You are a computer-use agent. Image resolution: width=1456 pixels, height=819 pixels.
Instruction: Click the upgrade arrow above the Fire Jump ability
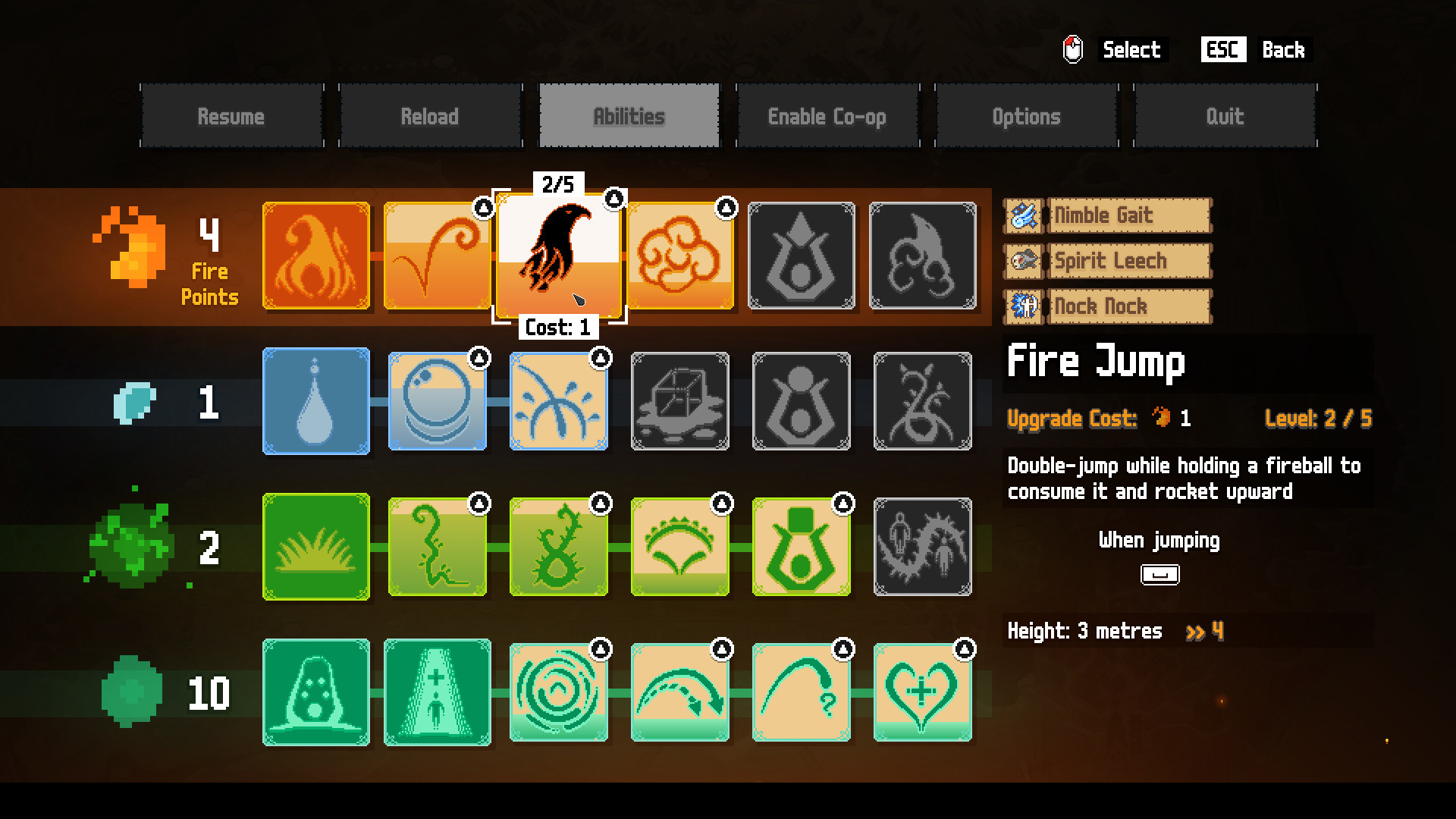pyautogui.click(x=613, y=197)
